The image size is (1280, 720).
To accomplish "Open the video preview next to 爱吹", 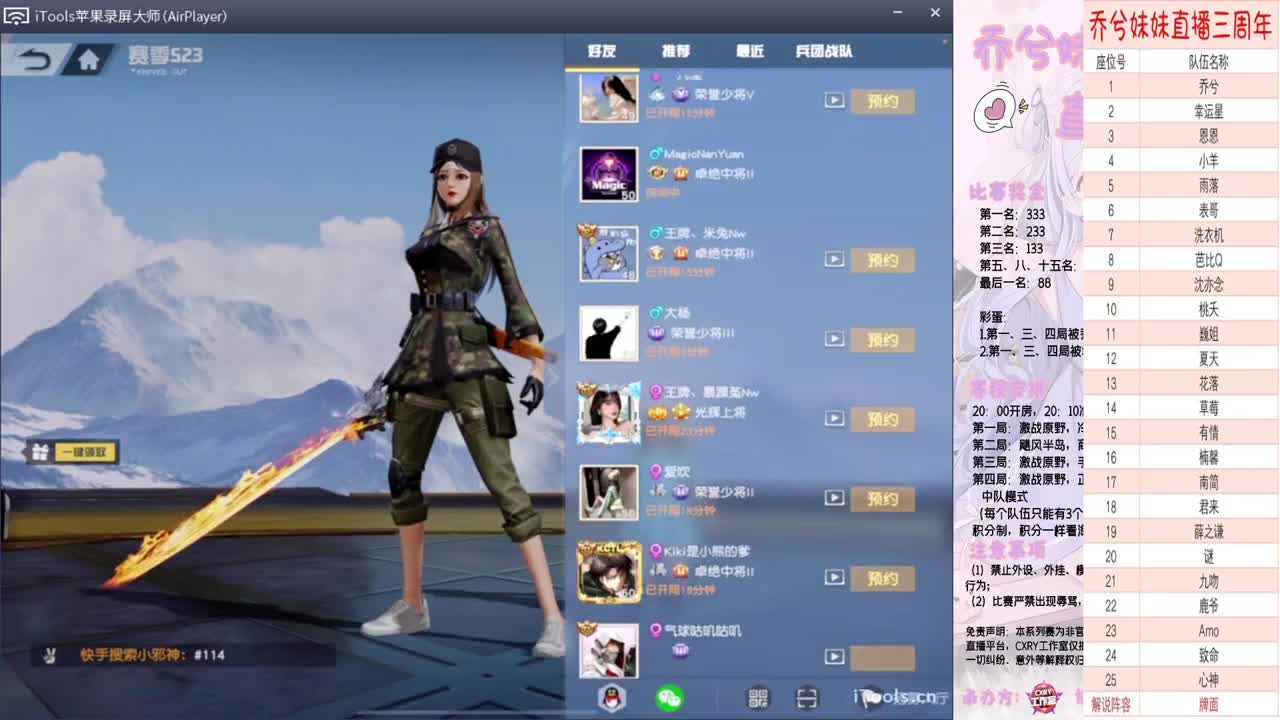I will coord(834,499).
